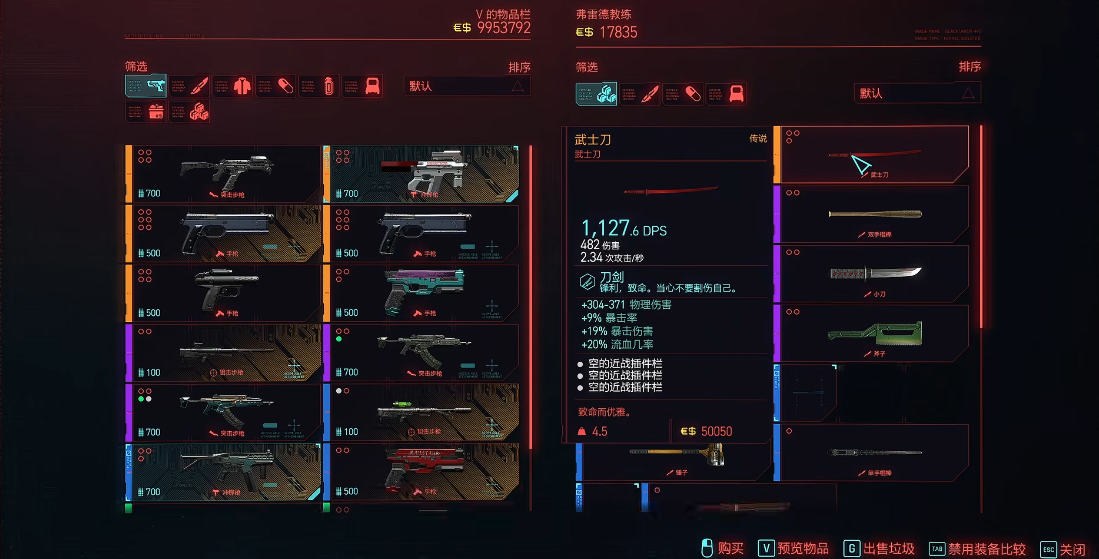Click the 出售垃圾 sell junk button

879,548
